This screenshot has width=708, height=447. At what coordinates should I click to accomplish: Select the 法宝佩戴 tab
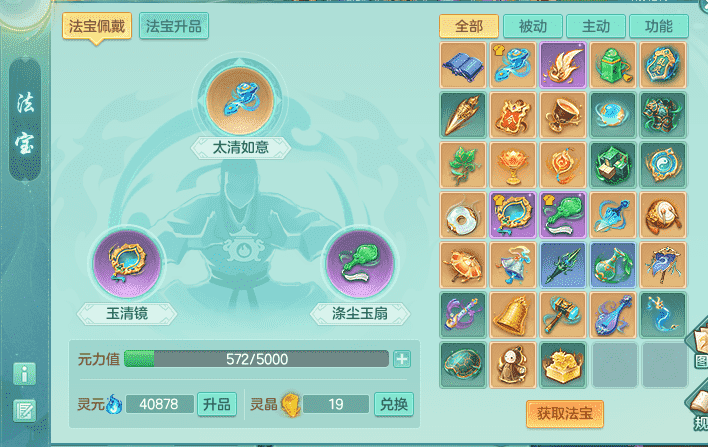(97, 25)
